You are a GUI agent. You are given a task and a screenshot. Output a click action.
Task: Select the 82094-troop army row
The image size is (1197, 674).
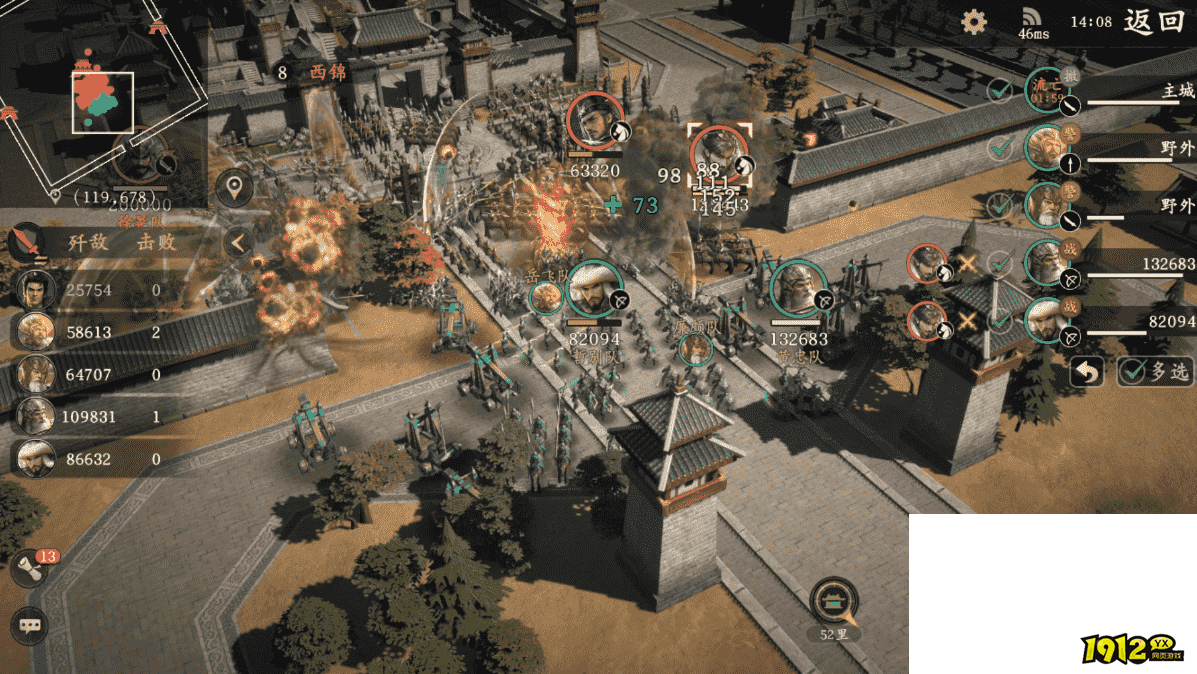coord(1110,320)
